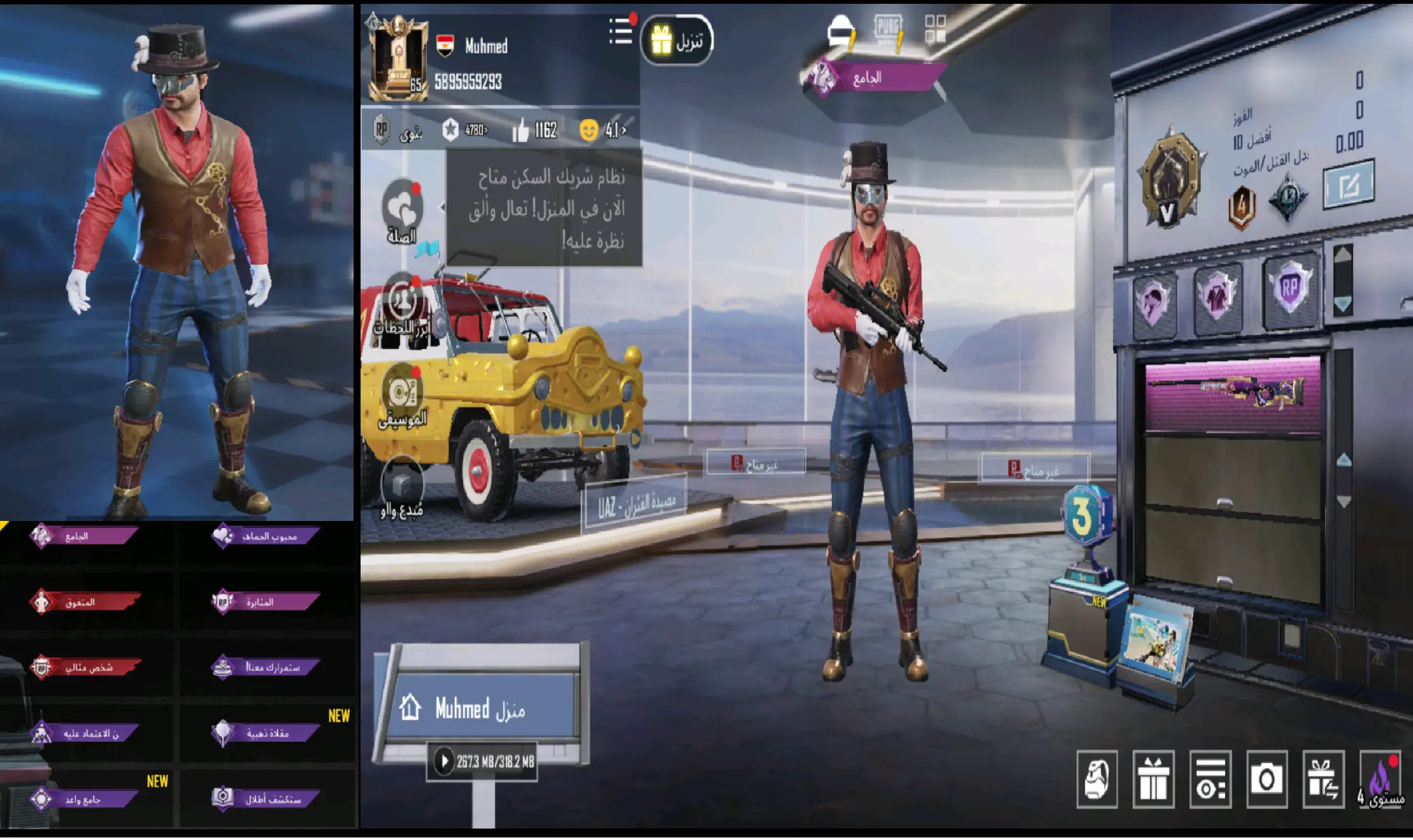Viewport: 1413px width, 840px height.
Task: Click the edit stats icon on right panel
Action: 1349,183
